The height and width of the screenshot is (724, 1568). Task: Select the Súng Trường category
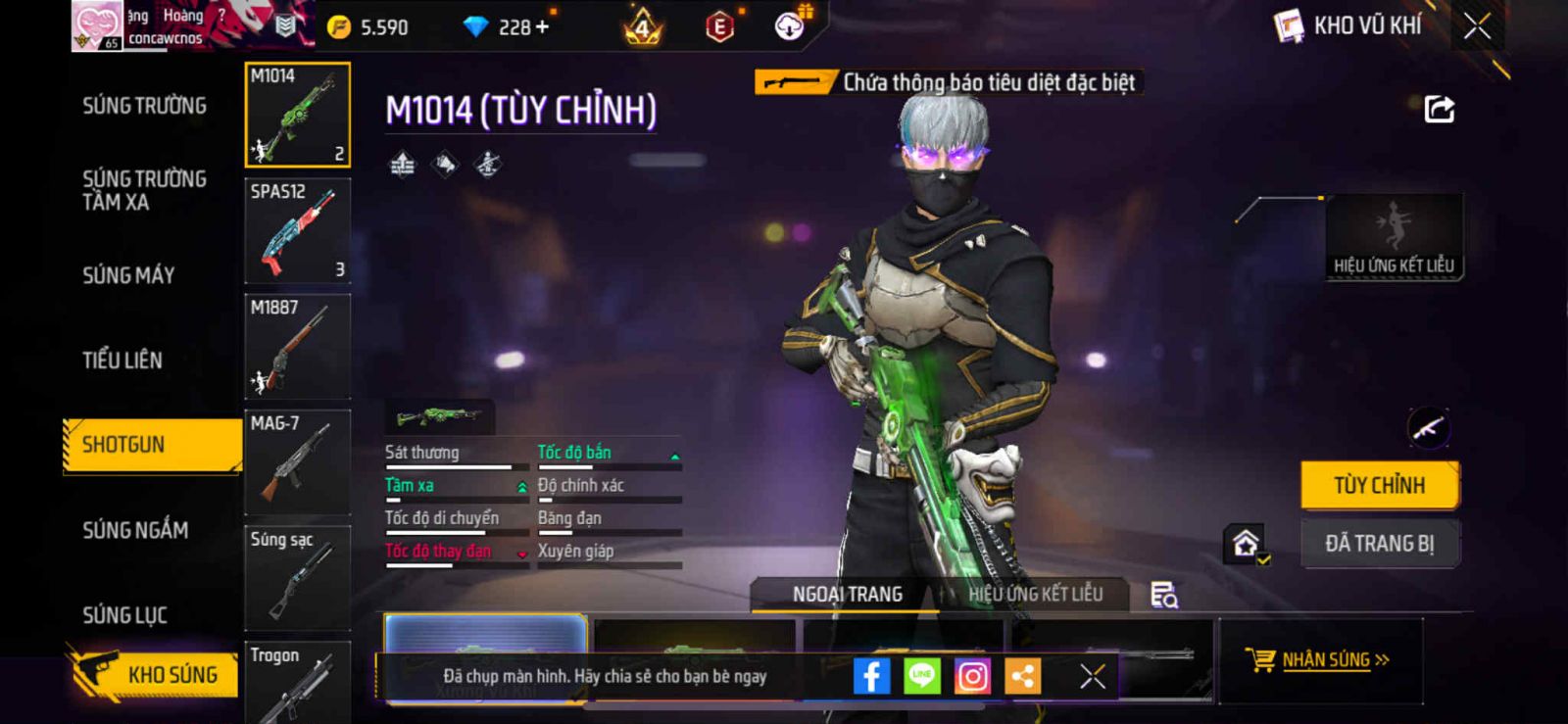click(x=144, y=106)
